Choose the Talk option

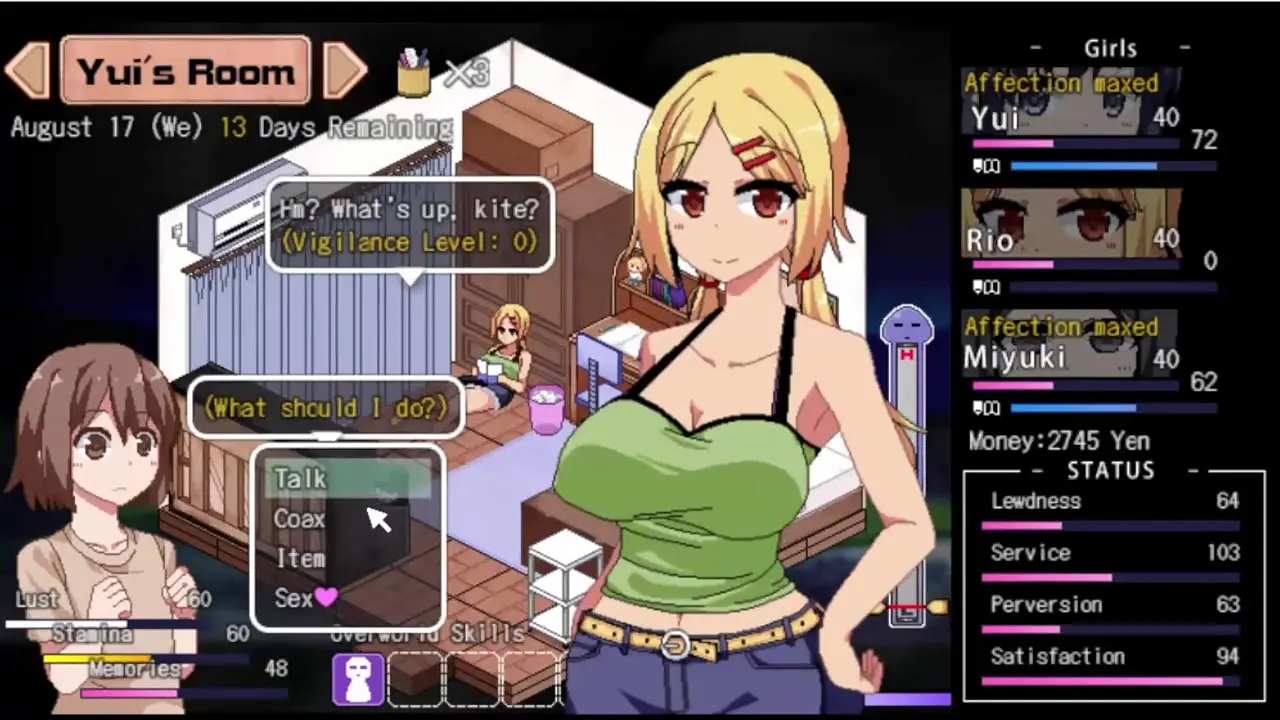click(x=301, y=479)
